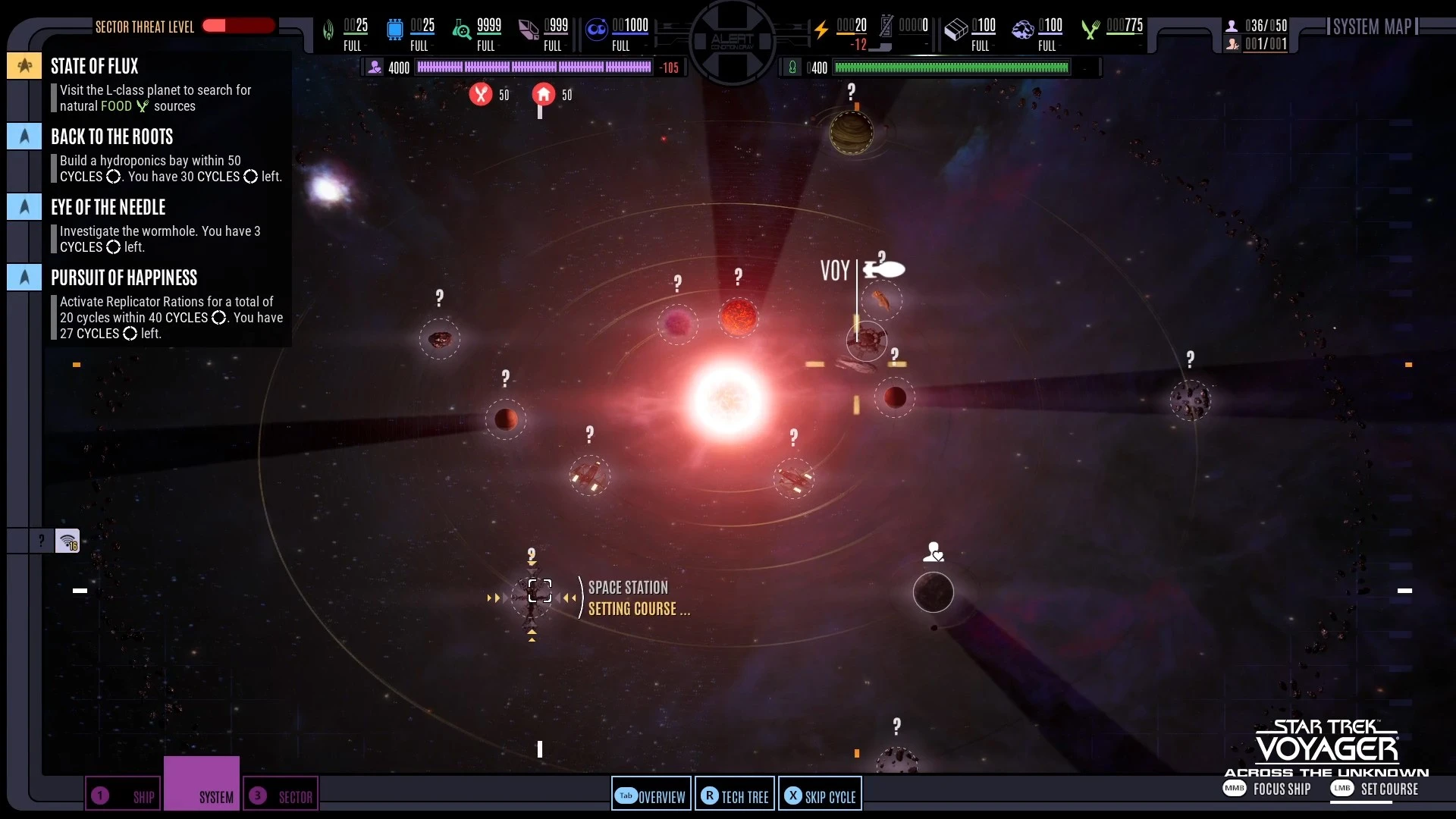The image size is (1456, 819).
Task: Open the Overview panel
Action: (651, 795)
